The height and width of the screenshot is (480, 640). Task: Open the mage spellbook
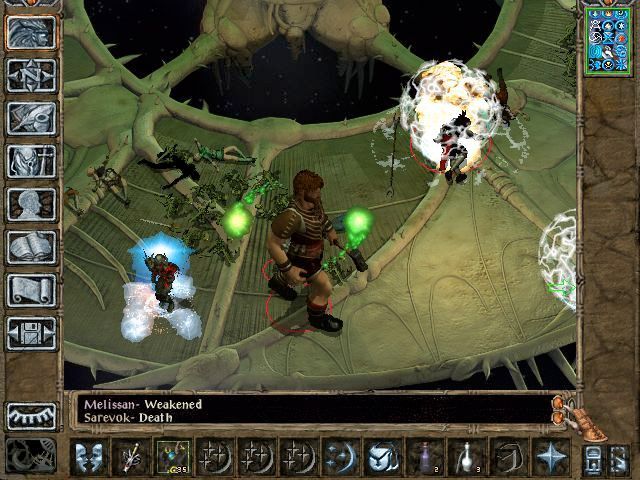point(31,246)
